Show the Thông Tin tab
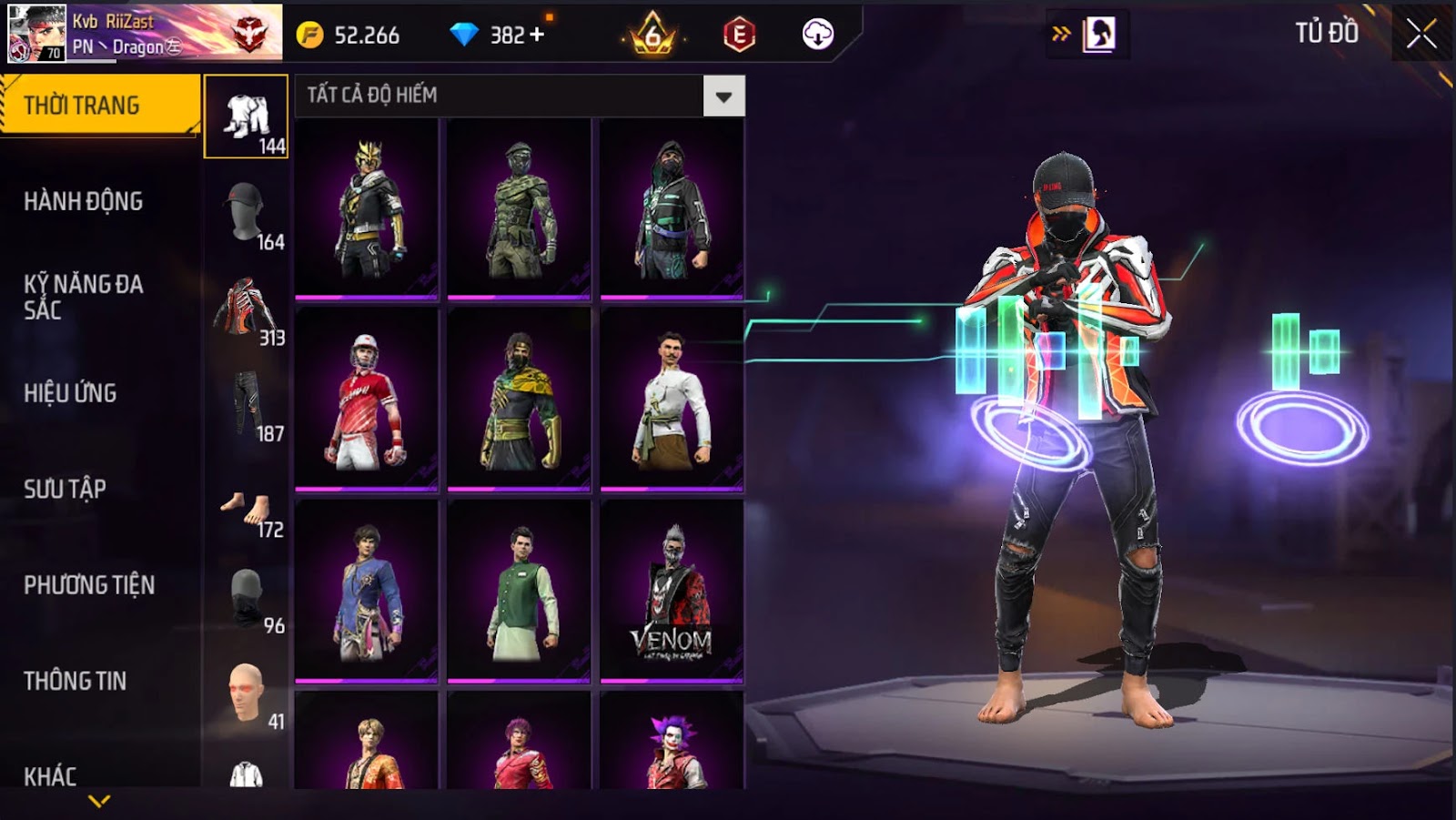Viewport: 1456px width, 820px height. [76, 681]
